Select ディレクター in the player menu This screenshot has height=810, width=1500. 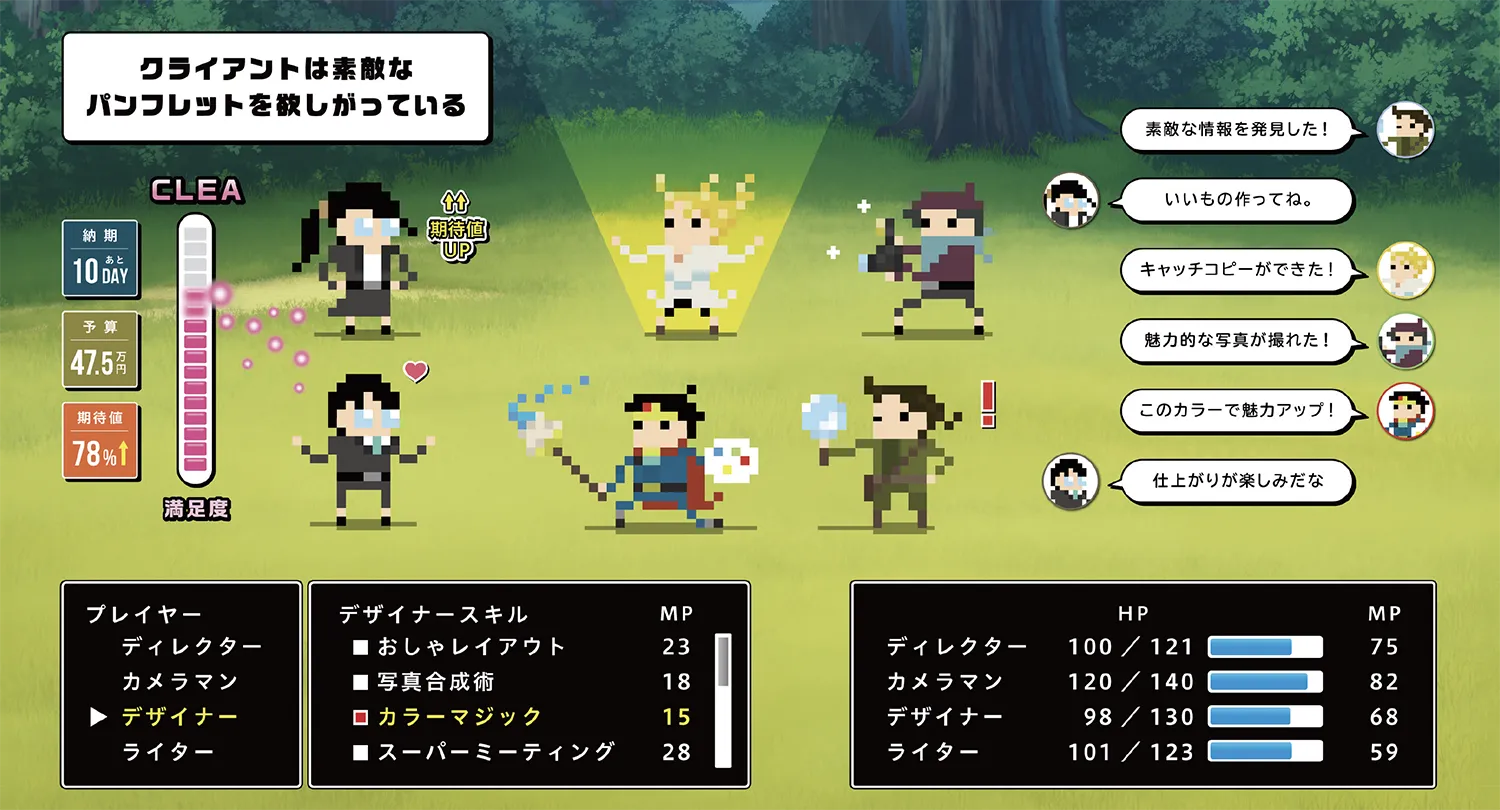[x=192, y=647]
